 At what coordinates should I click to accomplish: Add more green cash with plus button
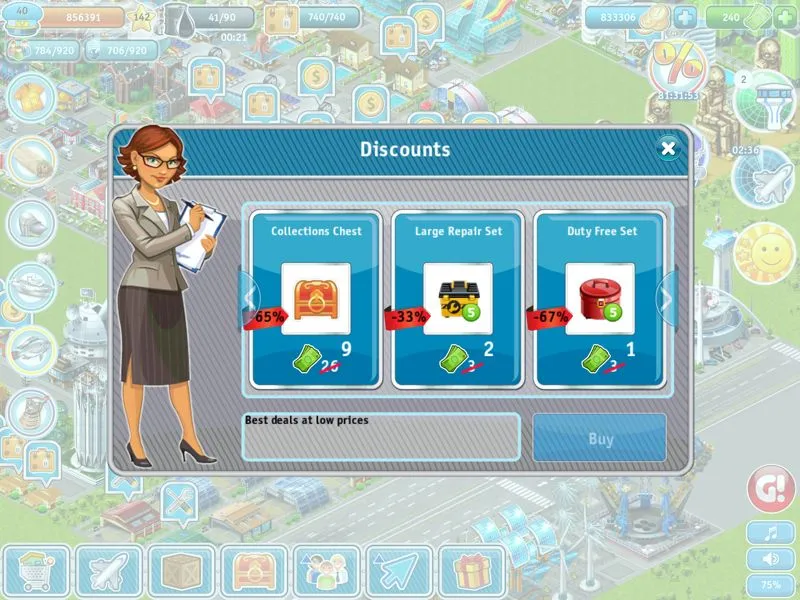[785, 17]
